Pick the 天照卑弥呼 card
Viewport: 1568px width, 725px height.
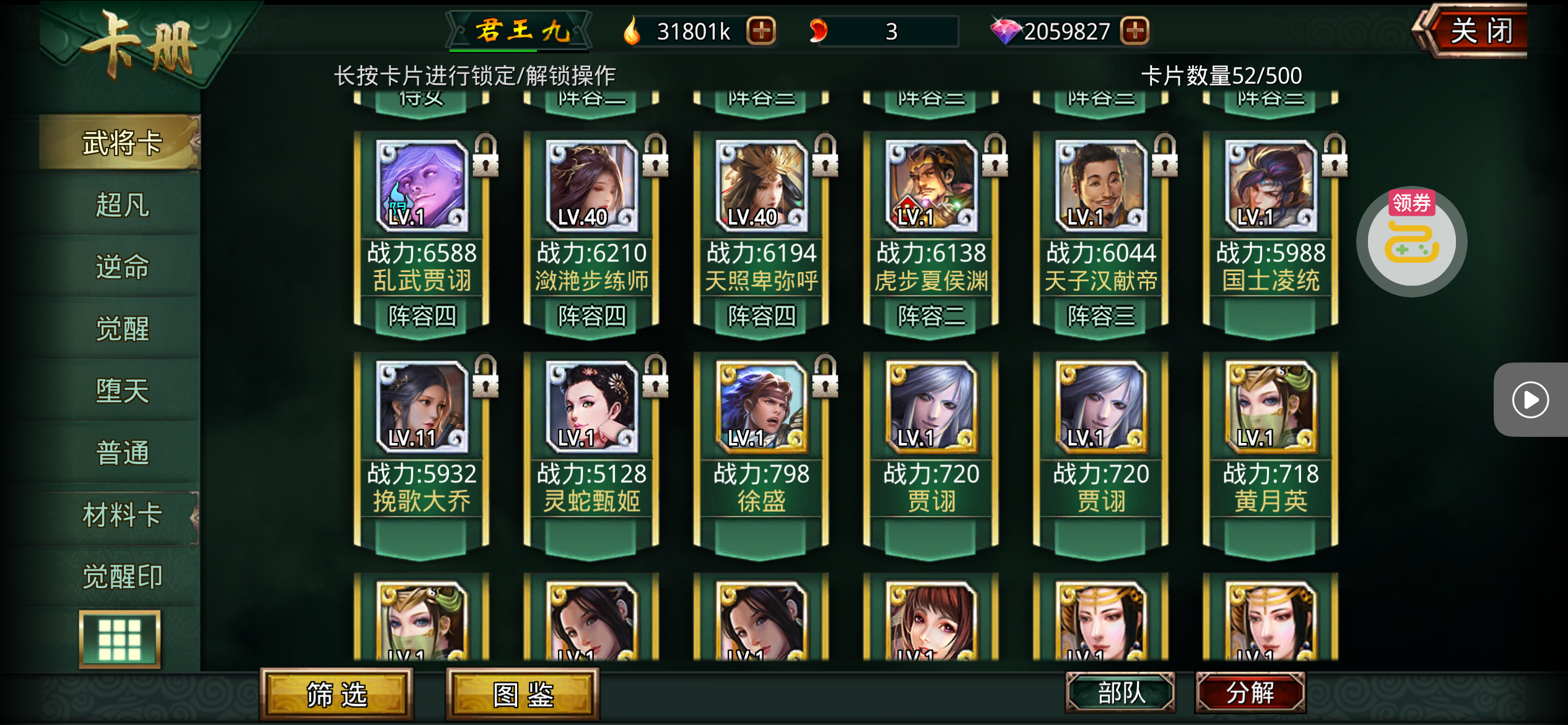[761, 229]
